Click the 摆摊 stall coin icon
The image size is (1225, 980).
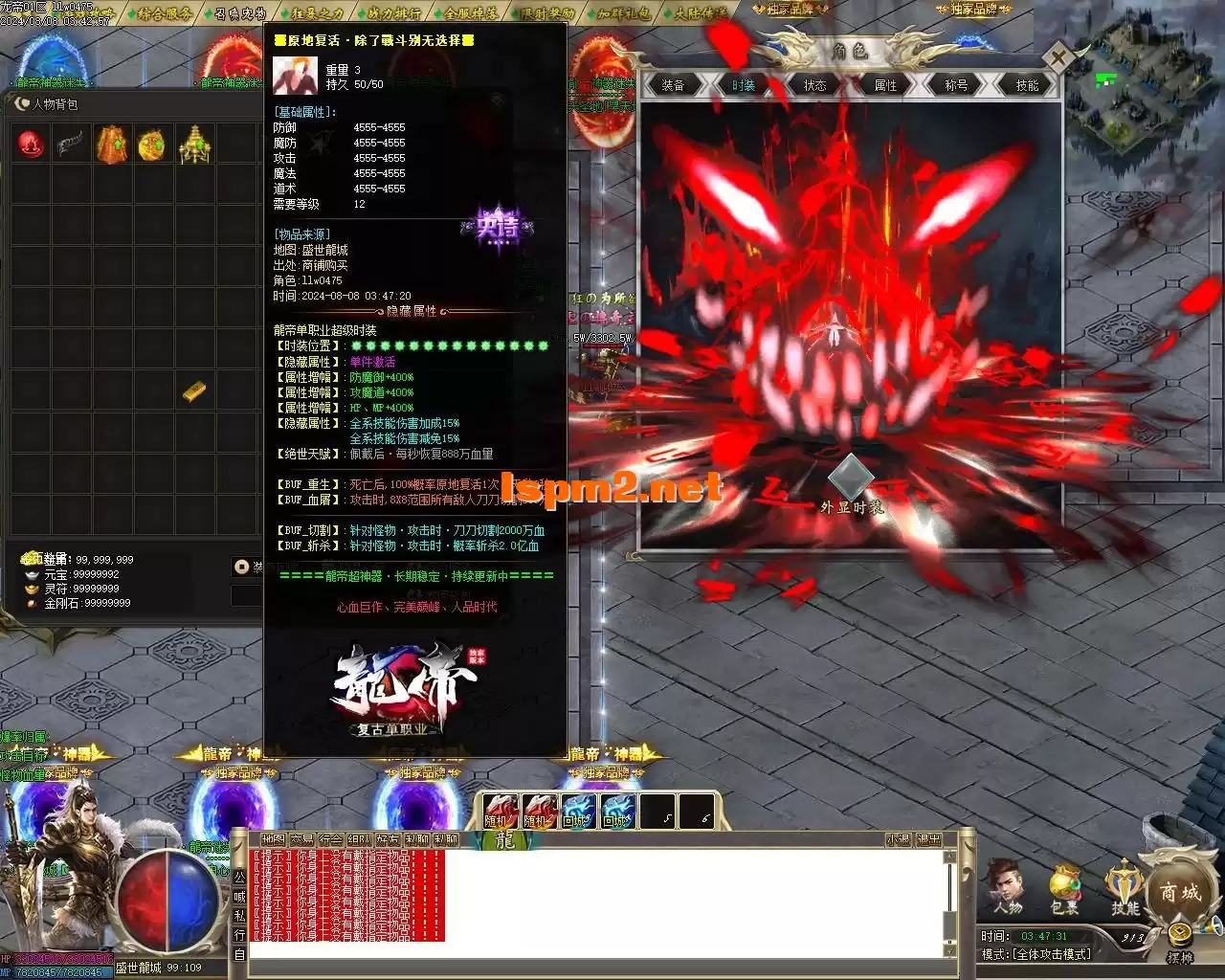[1179, 934]
